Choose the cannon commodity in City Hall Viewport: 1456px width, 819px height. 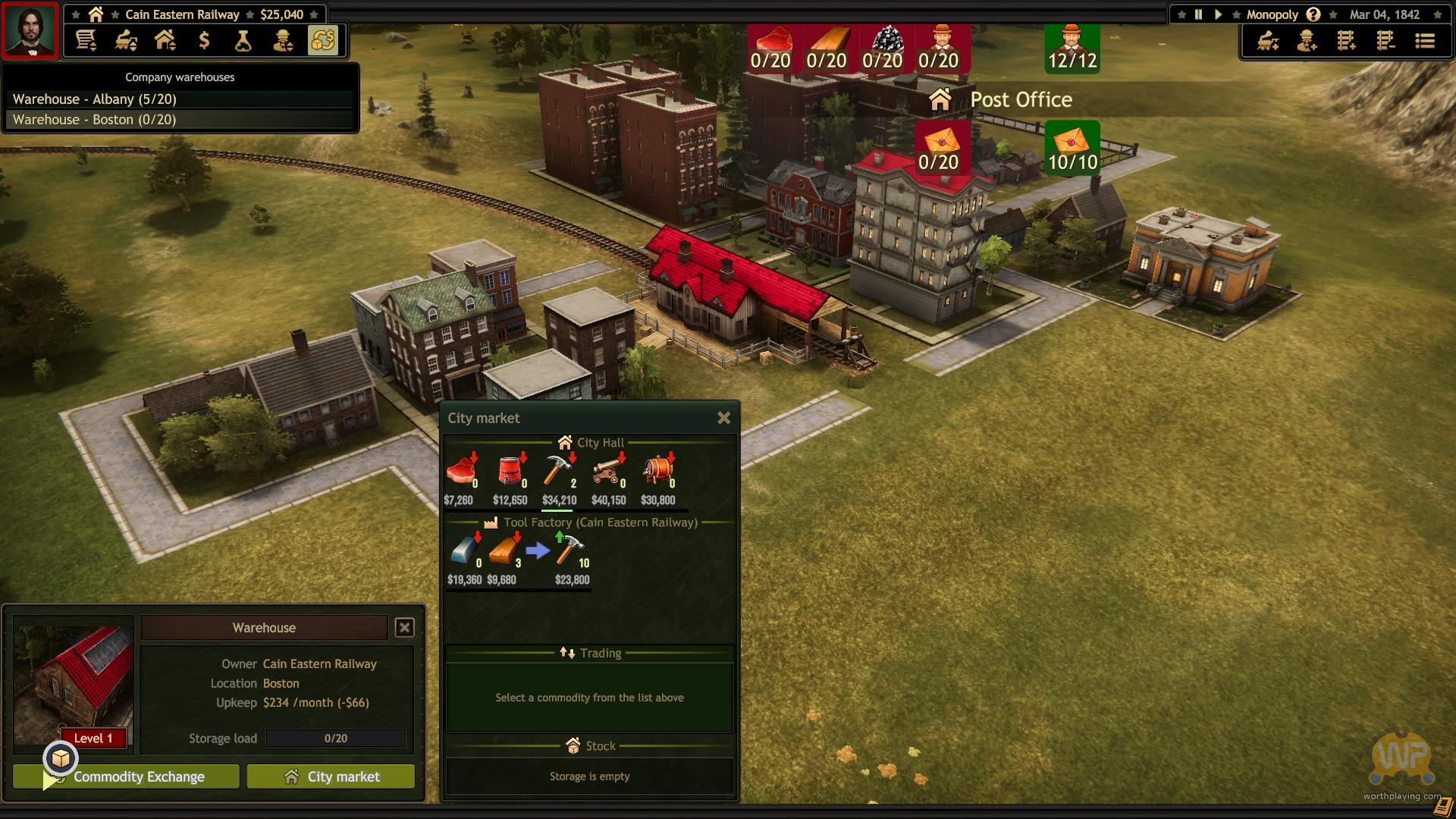608,471
